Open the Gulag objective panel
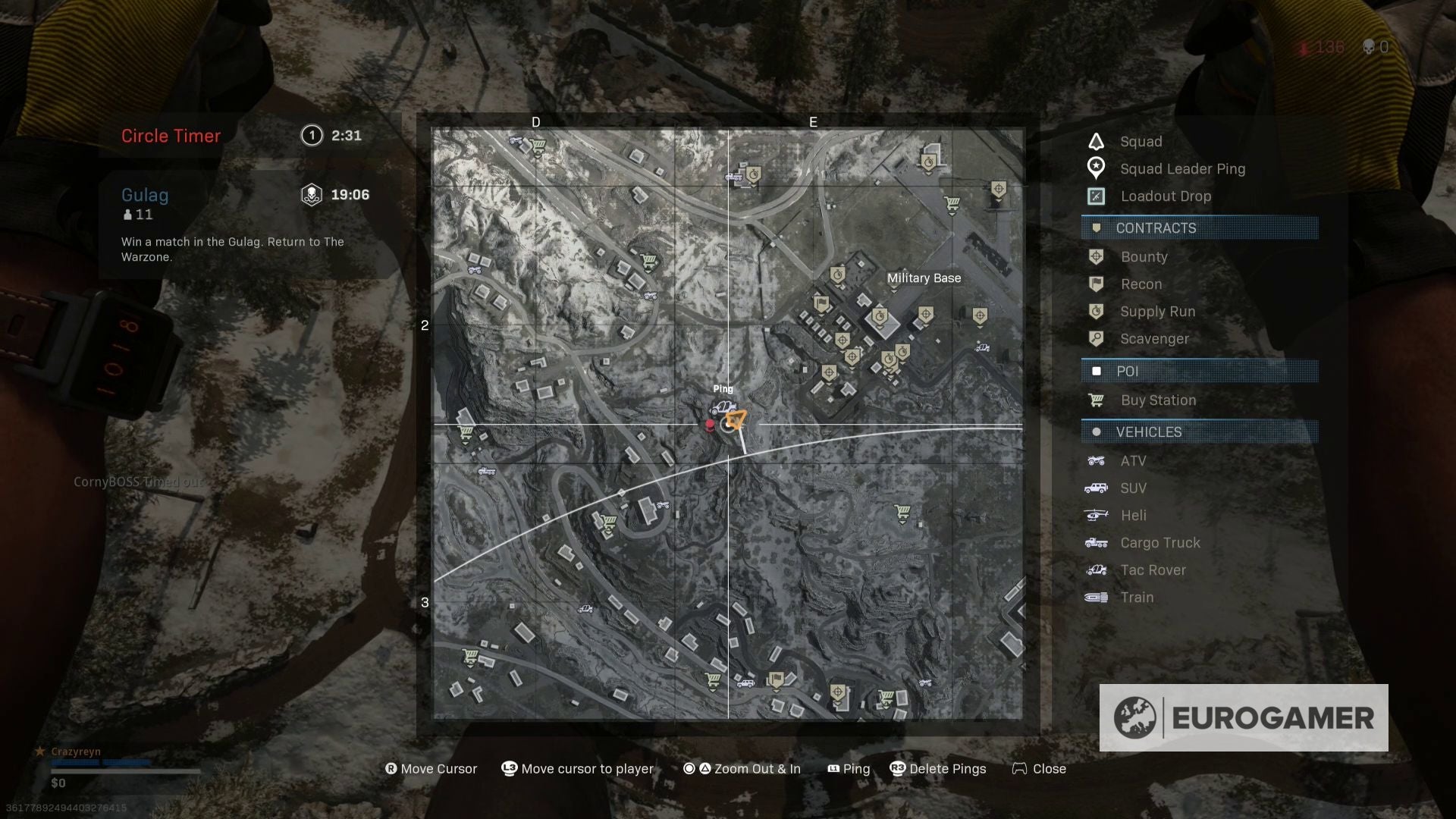The image size is (1456, 819). click(145, 195)
